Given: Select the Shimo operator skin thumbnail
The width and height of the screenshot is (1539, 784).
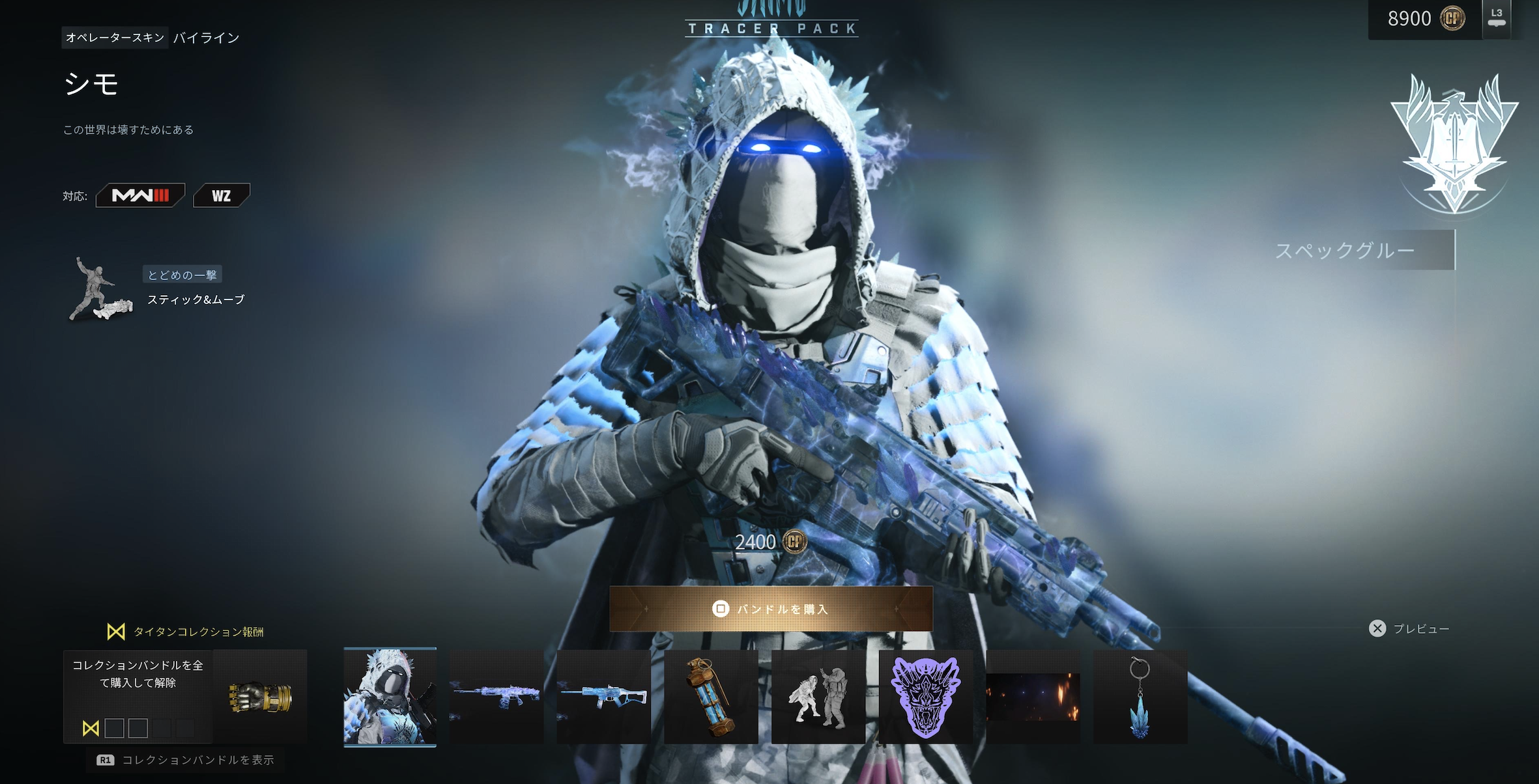Looking at the screenshot, I should tap(390, 696).
